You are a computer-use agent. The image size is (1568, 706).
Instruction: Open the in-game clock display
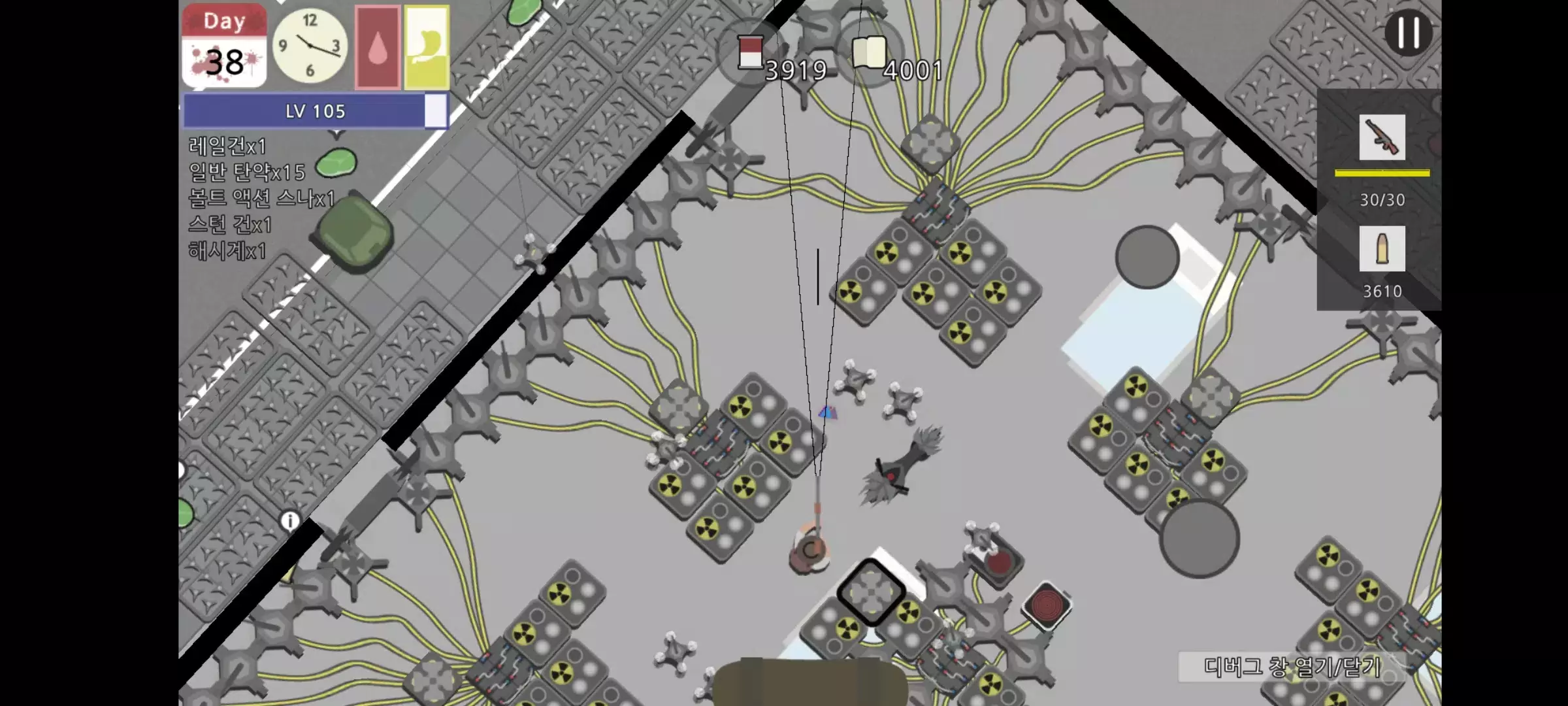point(311,46)
